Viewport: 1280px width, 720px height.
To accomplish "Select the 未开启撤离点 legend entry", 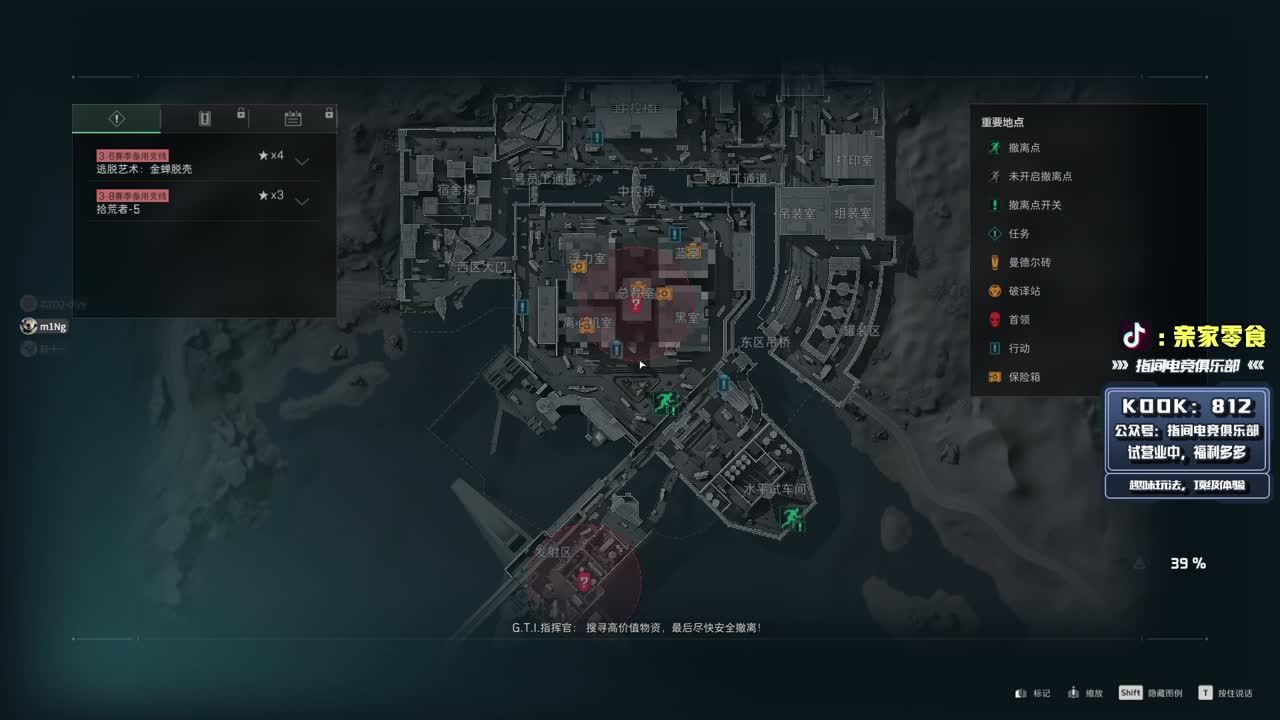I will pos(1039,176).
